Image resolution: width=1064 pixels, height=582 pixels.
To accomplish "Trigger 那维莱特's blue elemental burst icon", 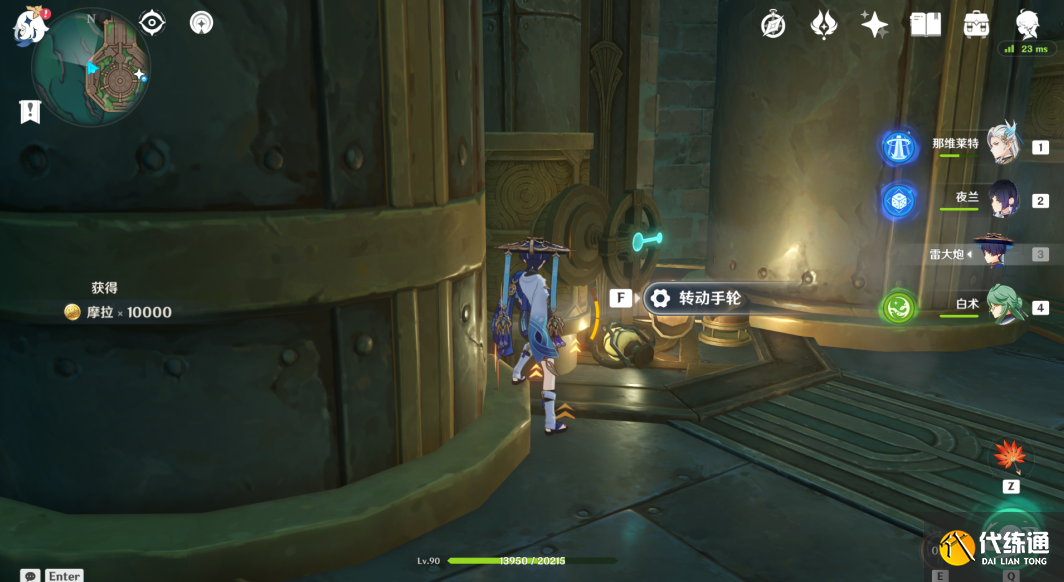I will click(x=899, y=148).
